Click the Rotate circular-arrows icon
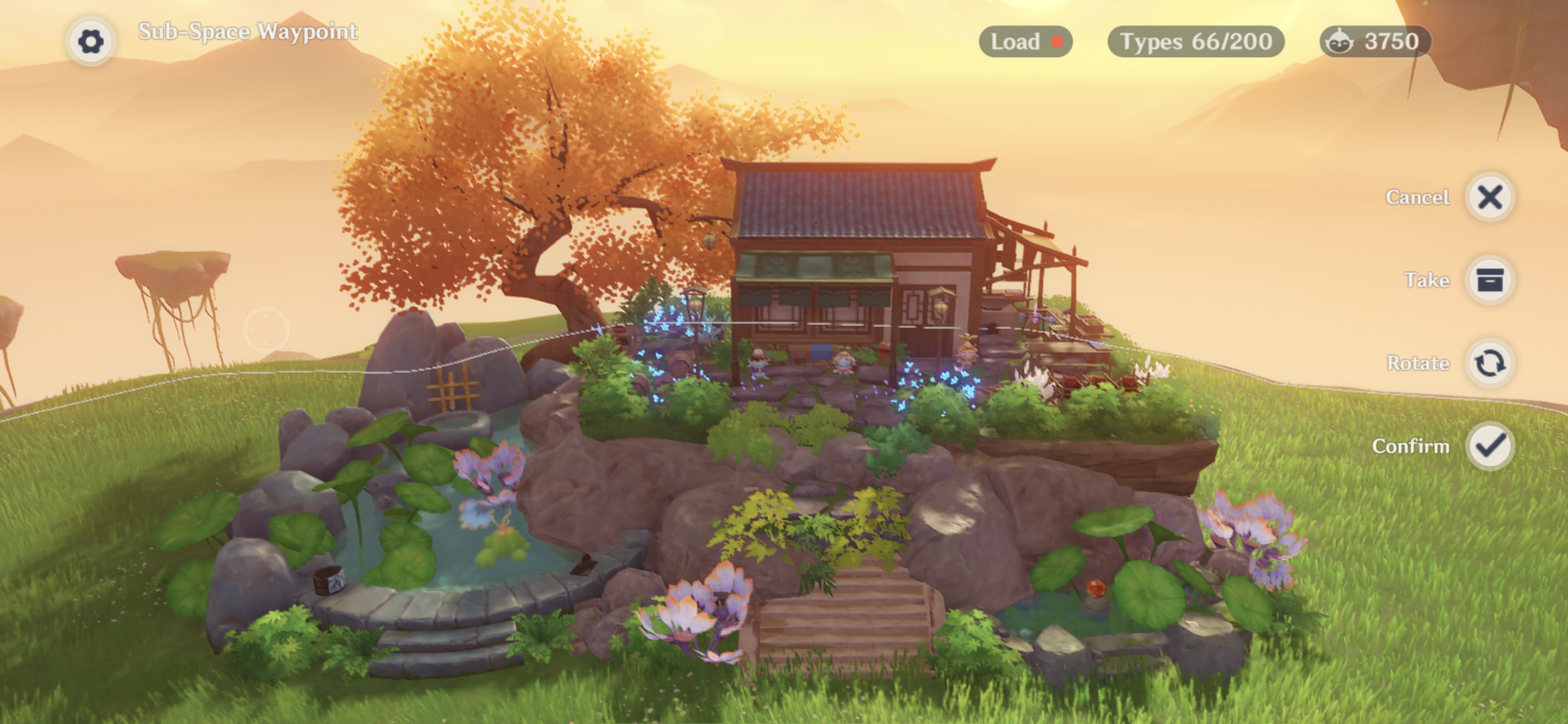The height and width of the screenshot is (724, 1568). point(1490,363)
